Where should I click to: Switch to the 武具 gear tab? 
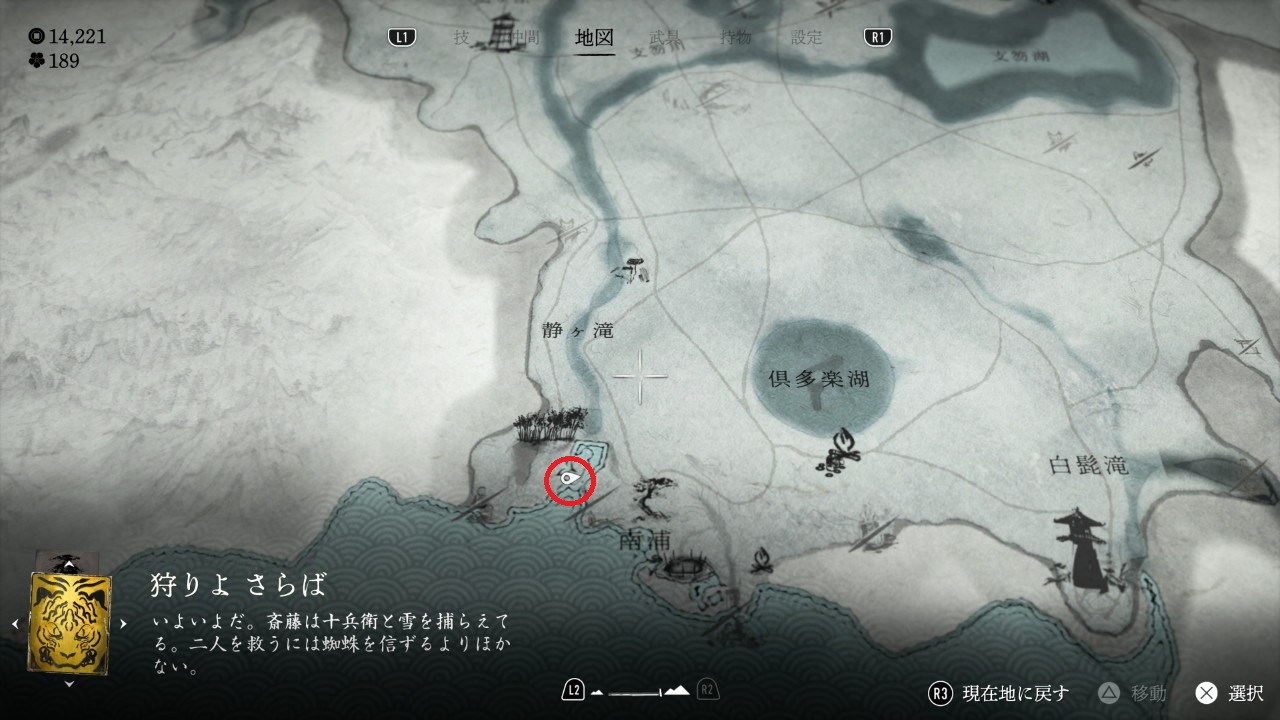coord(665,38)
